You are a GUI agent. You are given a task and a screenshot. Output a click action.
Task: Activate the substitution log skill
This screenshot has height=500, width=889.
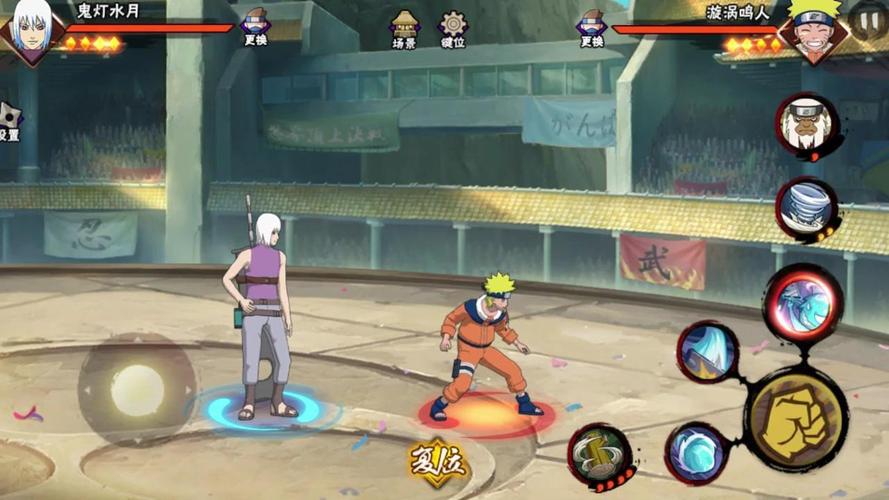point(599,457)
